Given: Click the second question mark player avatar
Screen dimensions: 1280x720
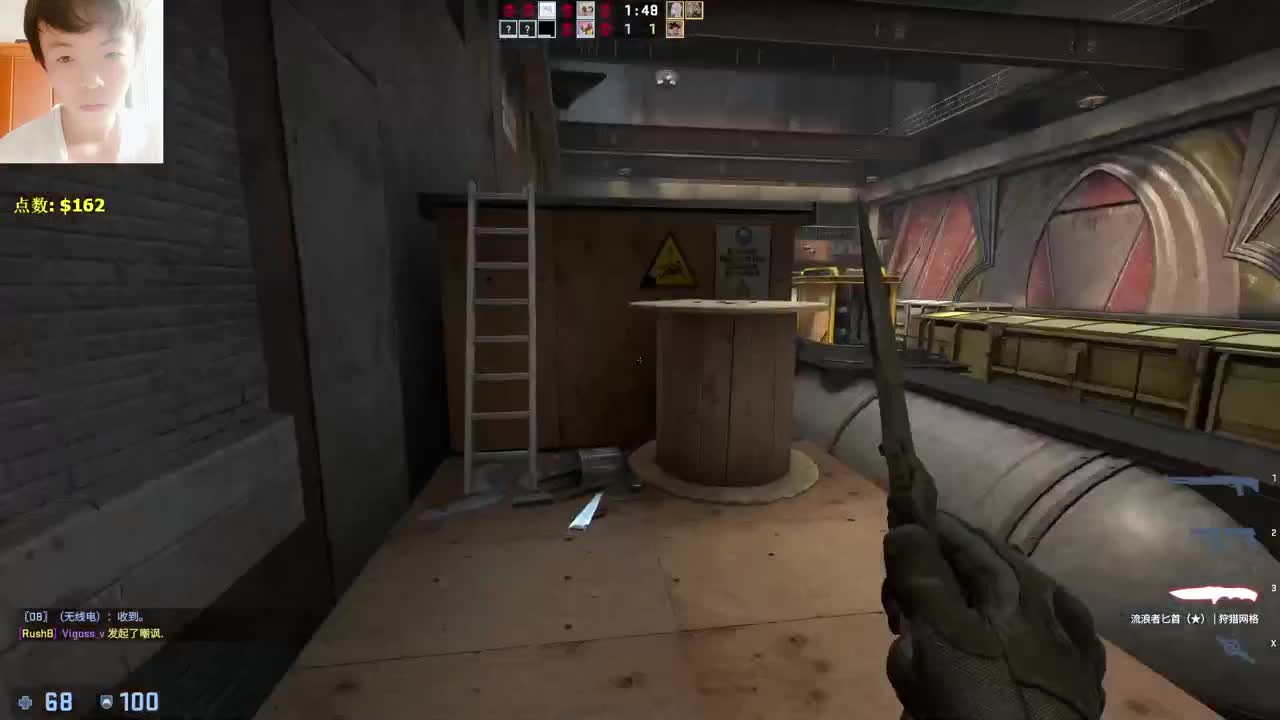Looking at the screenshot, I should pos(527,29).
